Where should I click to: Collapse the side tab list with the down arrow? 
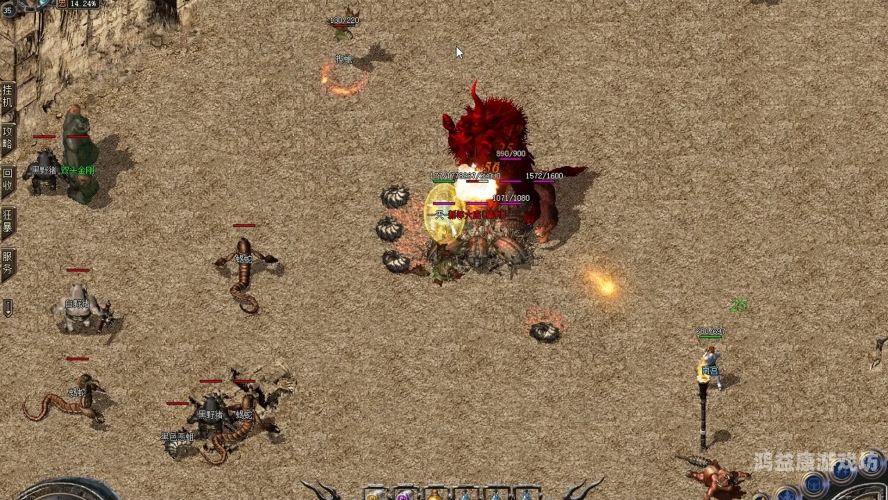[8, 308]
